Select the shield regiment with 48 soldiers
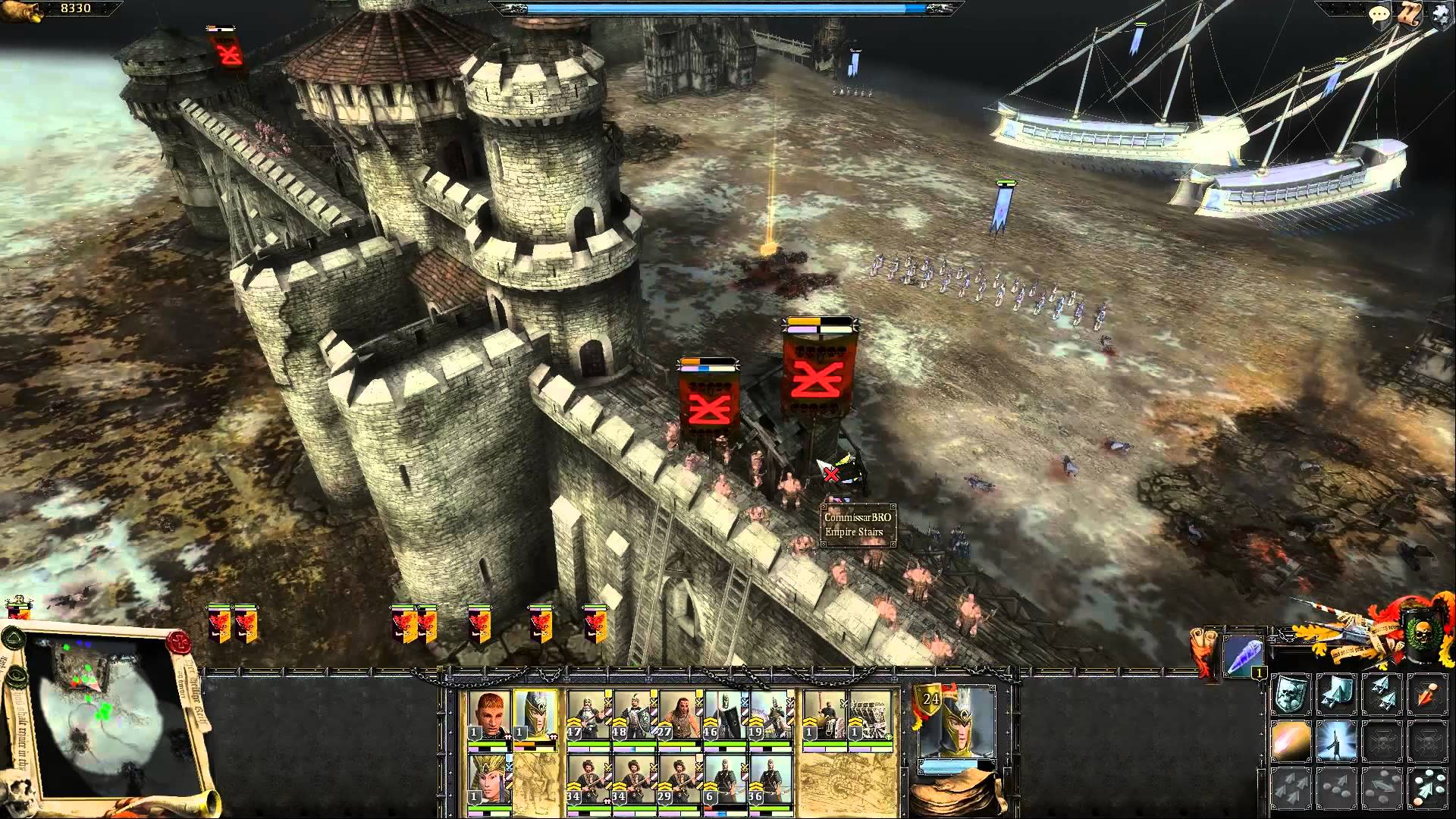Viewport: 1456px width, 819px height. pyautogui.click(x=635, y=717)
